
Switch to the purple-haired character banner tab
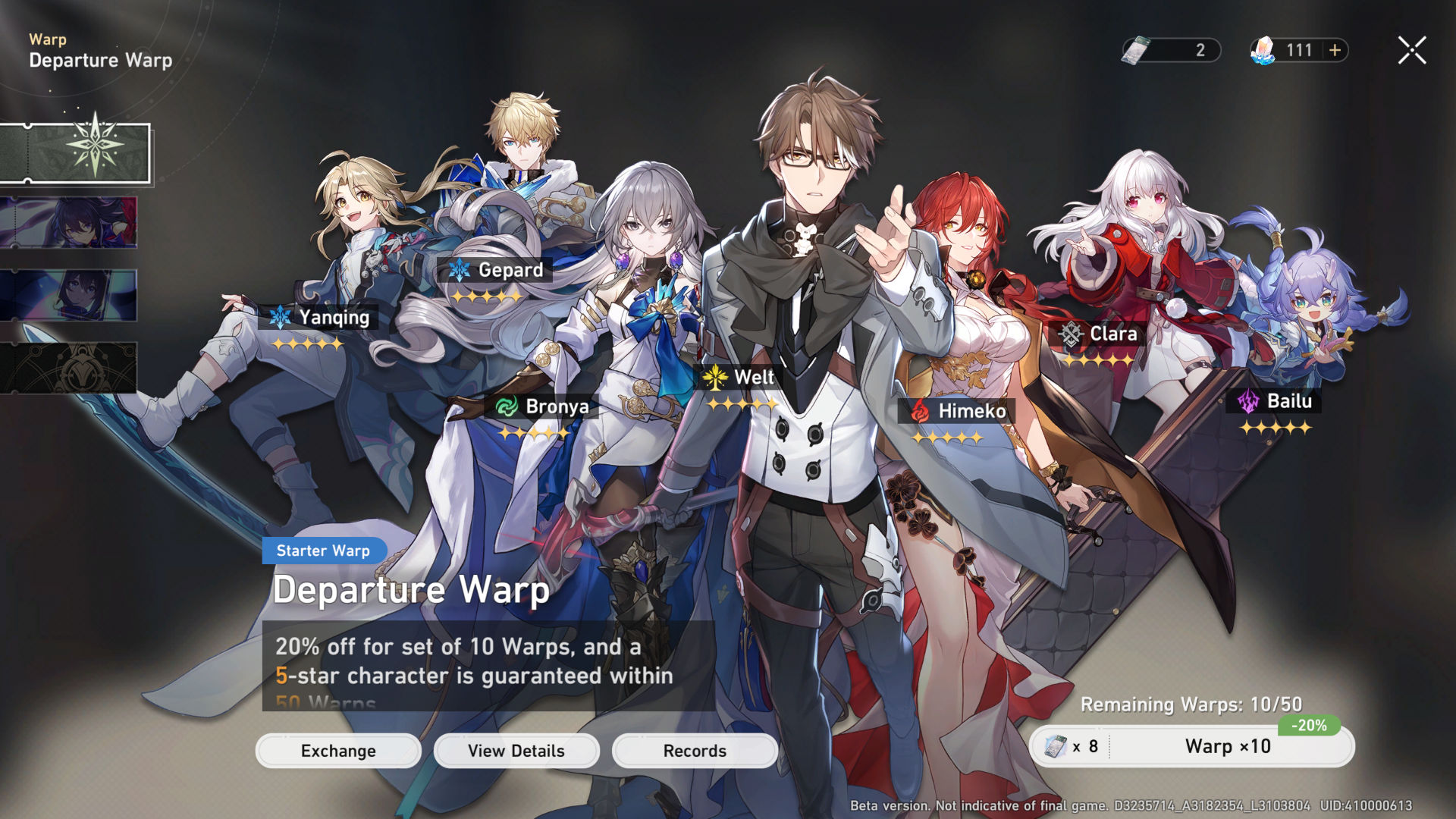click(x=68, y=223)
